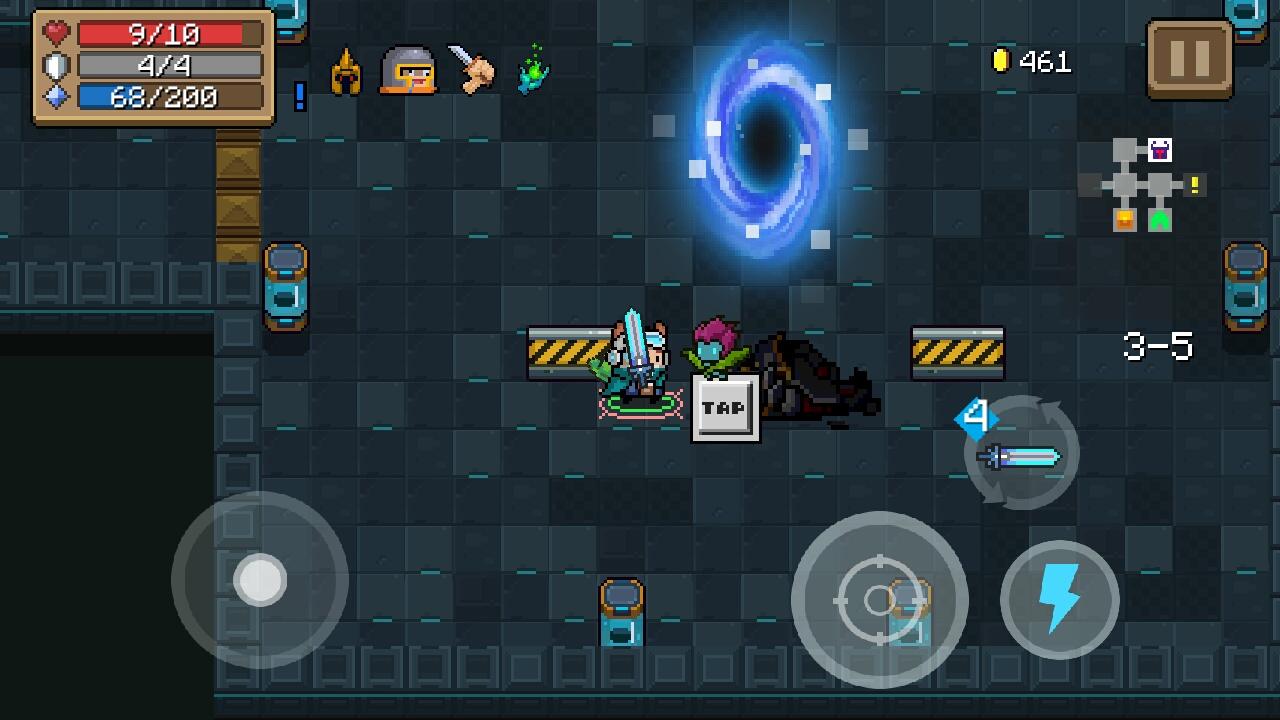The image size is (1280, 720).
Task: Tap the armor shield icon
Action: [55, 65]
